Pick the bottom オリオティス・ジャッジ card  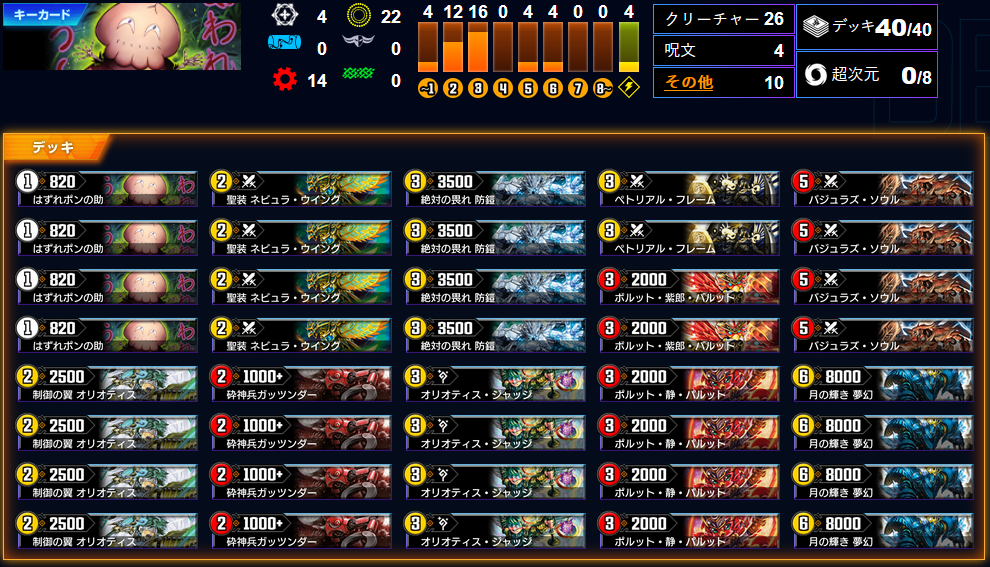pos(495,530)
